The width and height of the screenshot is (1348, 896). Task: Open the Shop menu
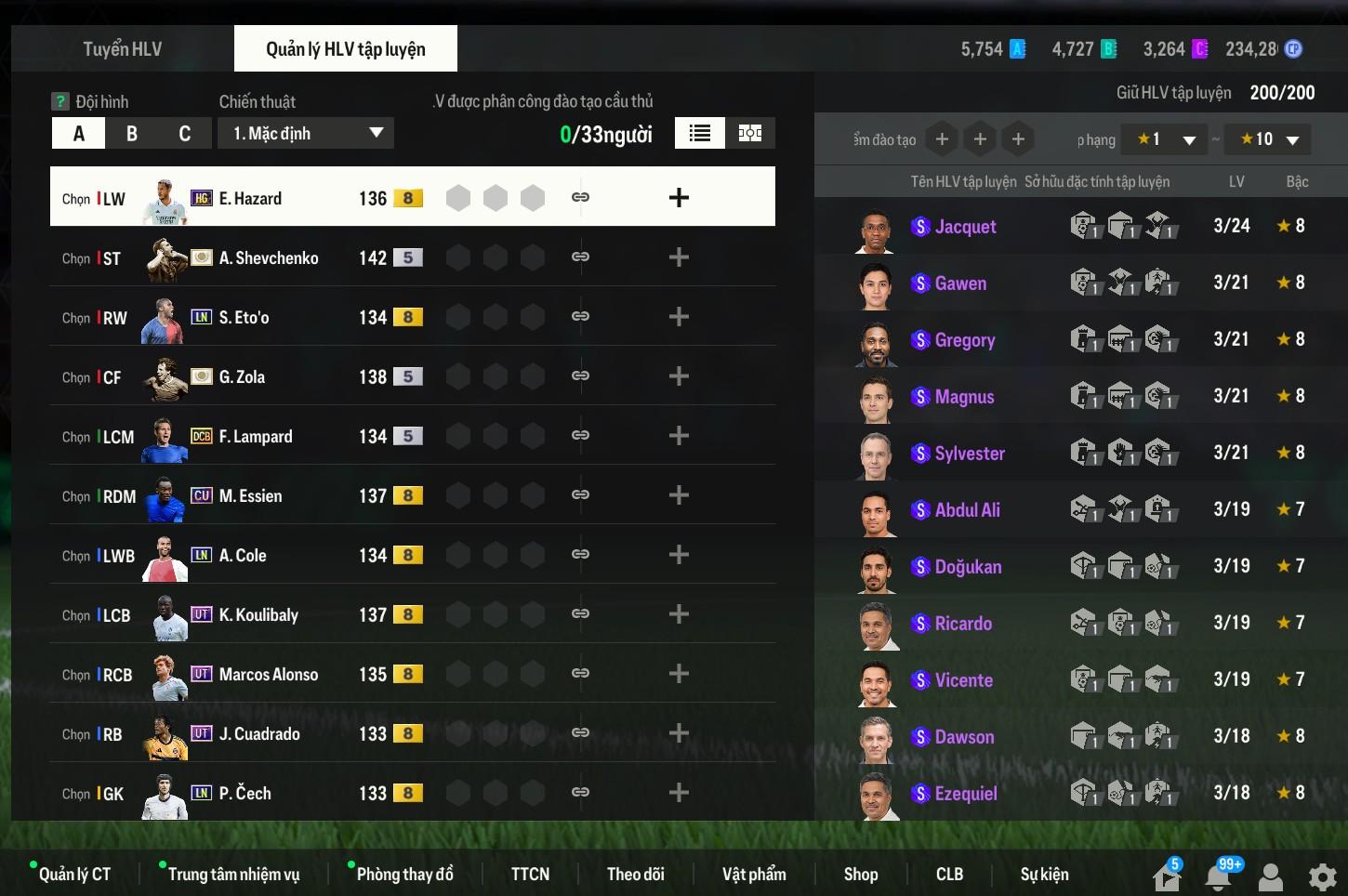[861, 874]
